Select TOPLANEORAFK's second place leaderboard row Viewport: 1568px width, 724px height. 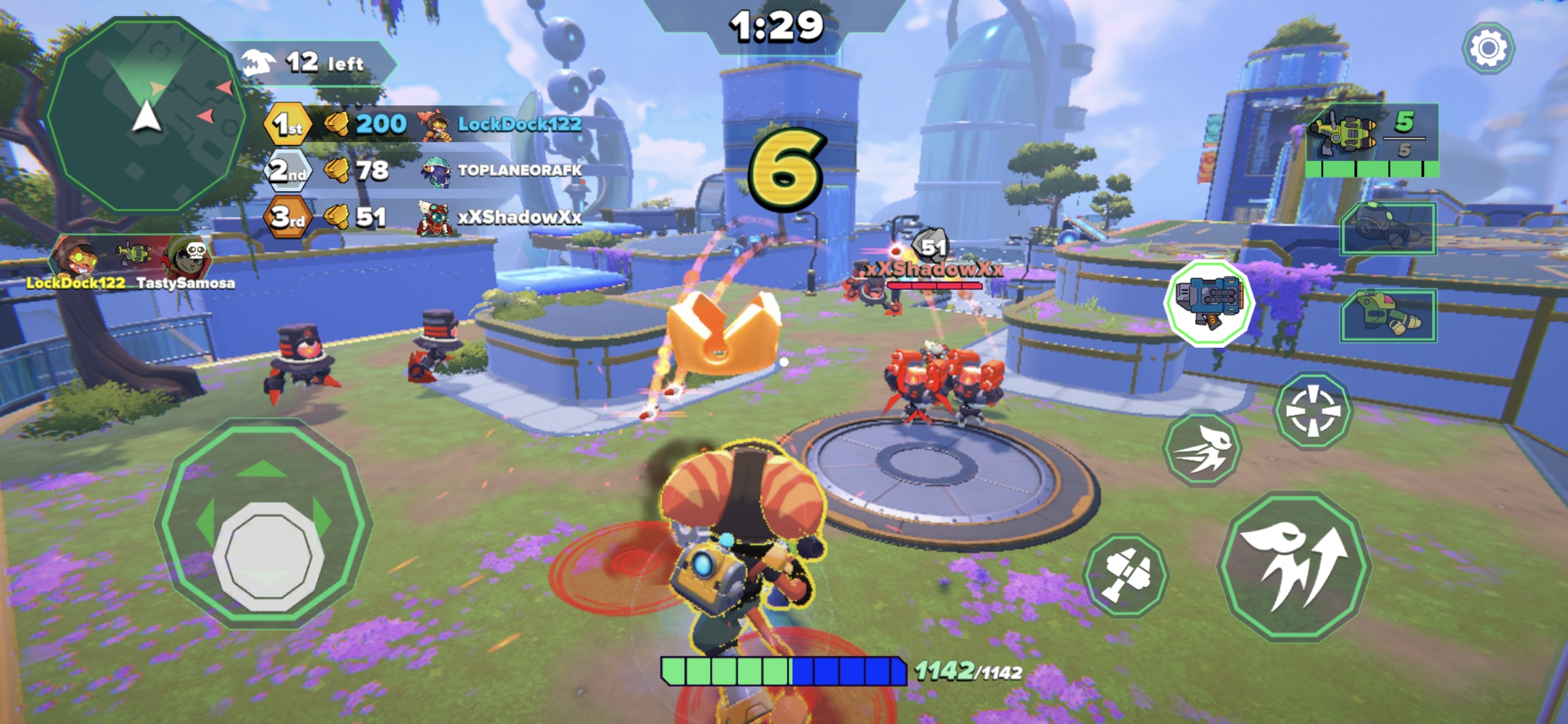click(x=423, y=170)
